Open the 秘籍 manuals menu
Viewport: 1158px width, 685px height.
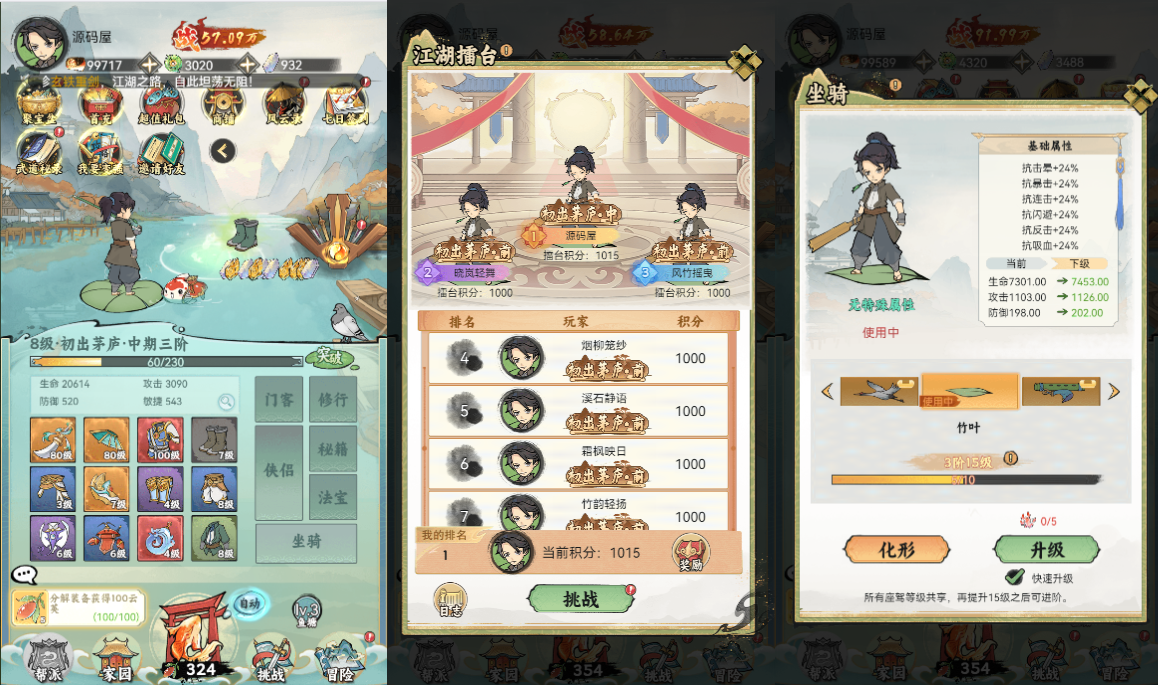click(x=332, y=449)
